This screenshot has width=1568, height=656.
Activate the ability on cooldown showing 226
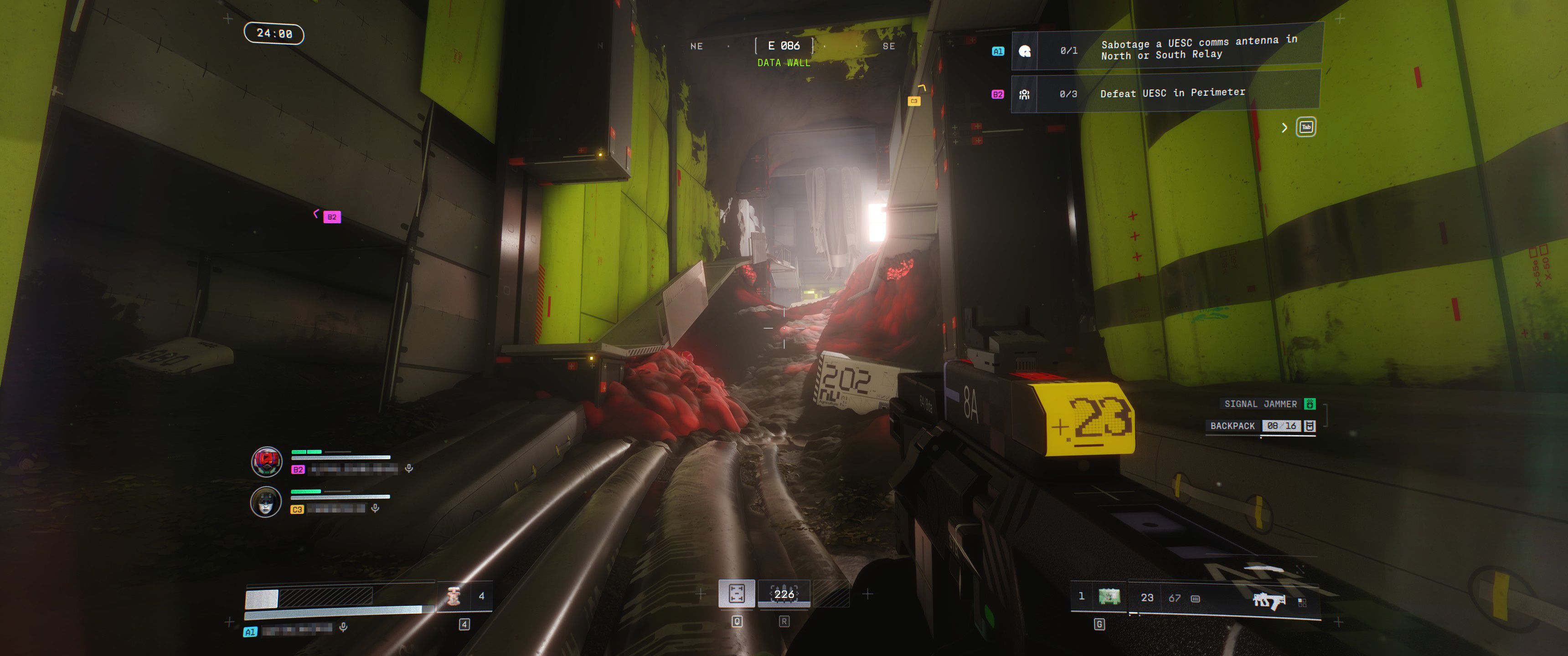[784, 594]
